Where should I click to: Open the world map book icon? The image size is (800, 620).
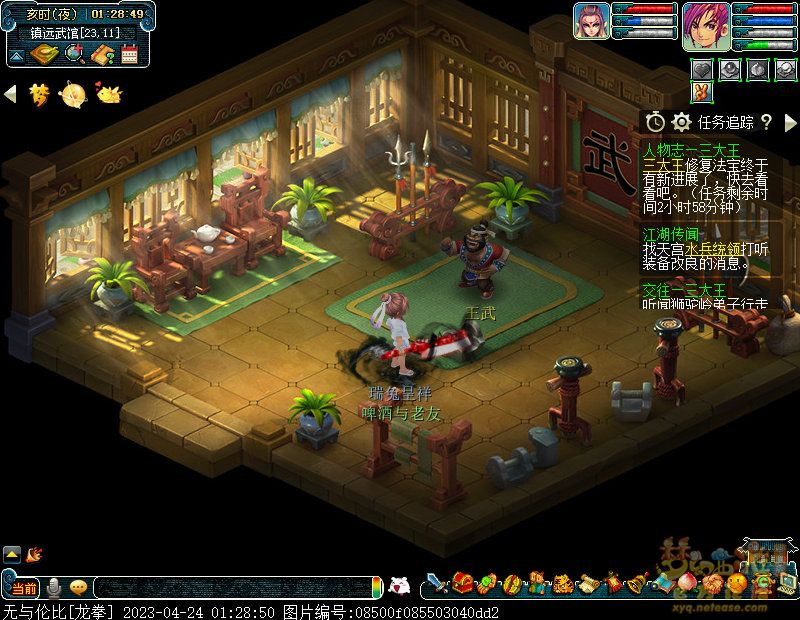(44, 54)
